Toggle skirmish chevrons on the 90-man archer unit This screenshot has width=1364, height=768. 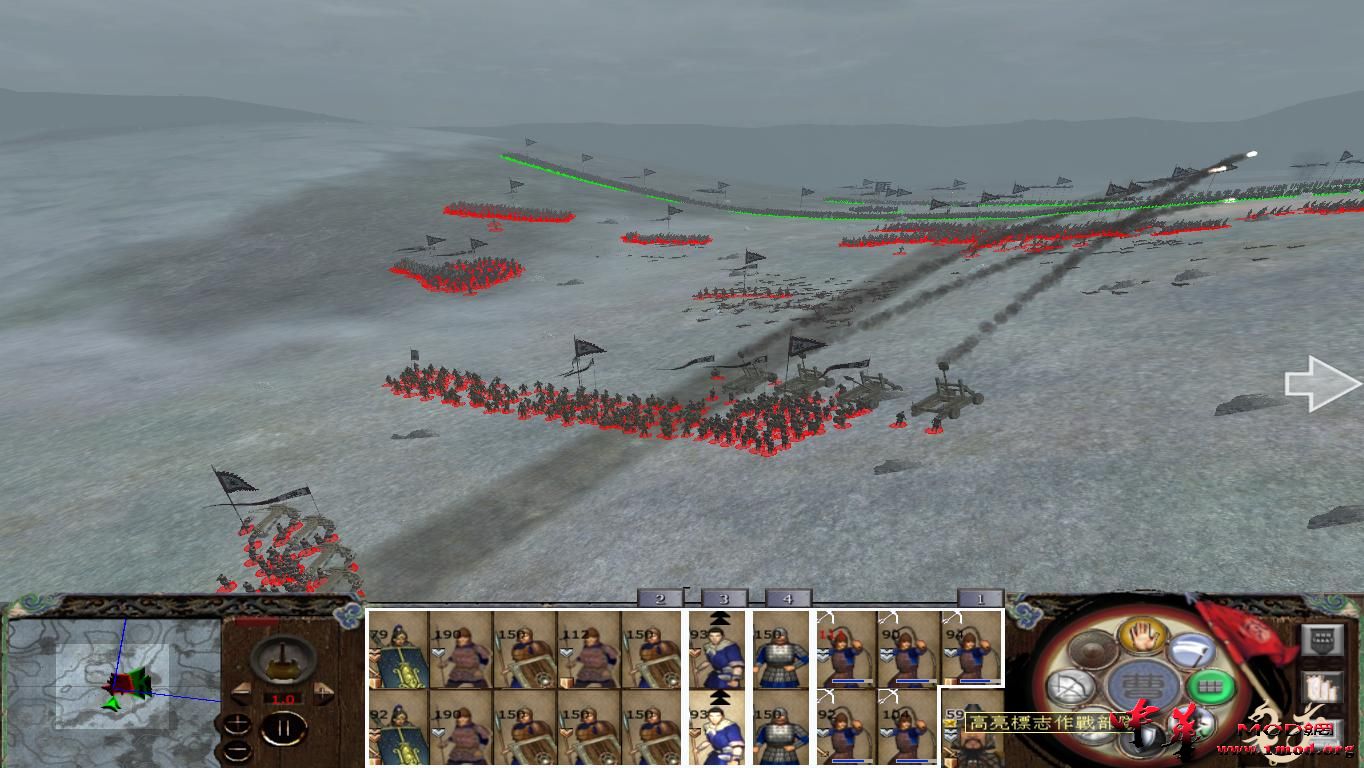(888, 654)
